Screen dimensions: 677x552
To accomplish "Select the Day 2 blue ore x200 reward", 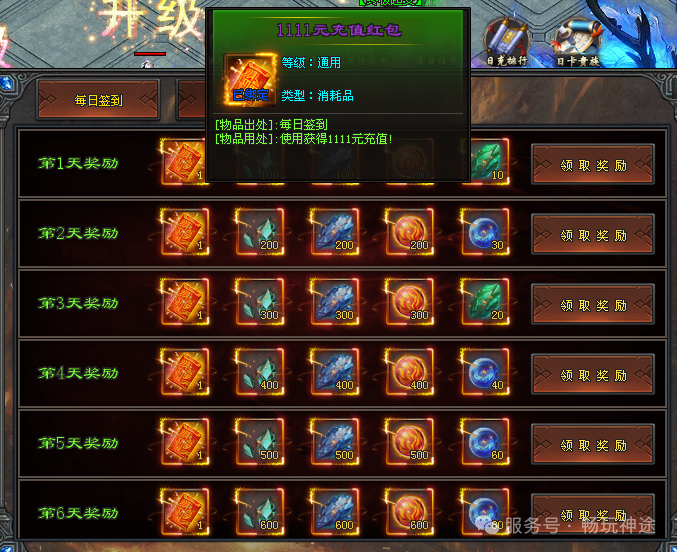I will pos(334,232).
